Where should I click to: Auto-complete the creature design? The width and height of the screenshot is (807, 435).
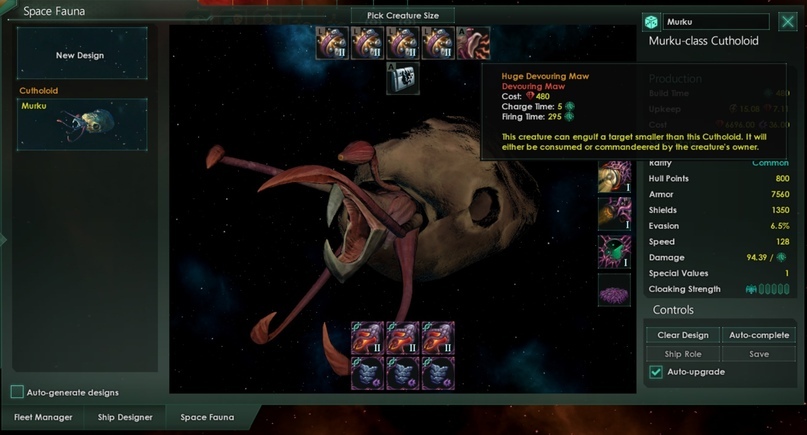point(759,335)
